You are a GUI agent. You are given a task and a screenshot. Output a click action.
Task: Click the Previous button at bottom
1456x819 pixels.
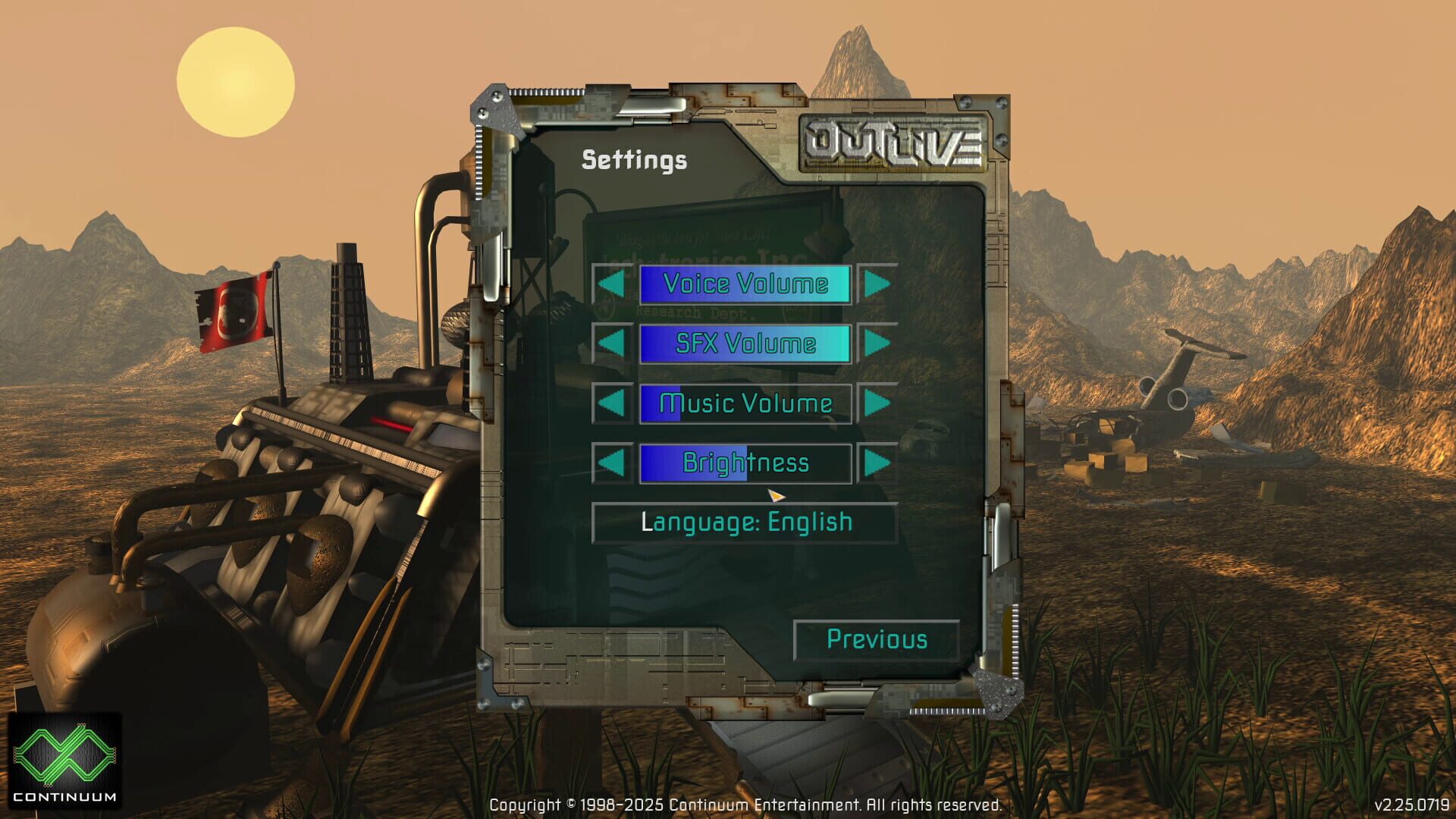[x=876, y=640]
